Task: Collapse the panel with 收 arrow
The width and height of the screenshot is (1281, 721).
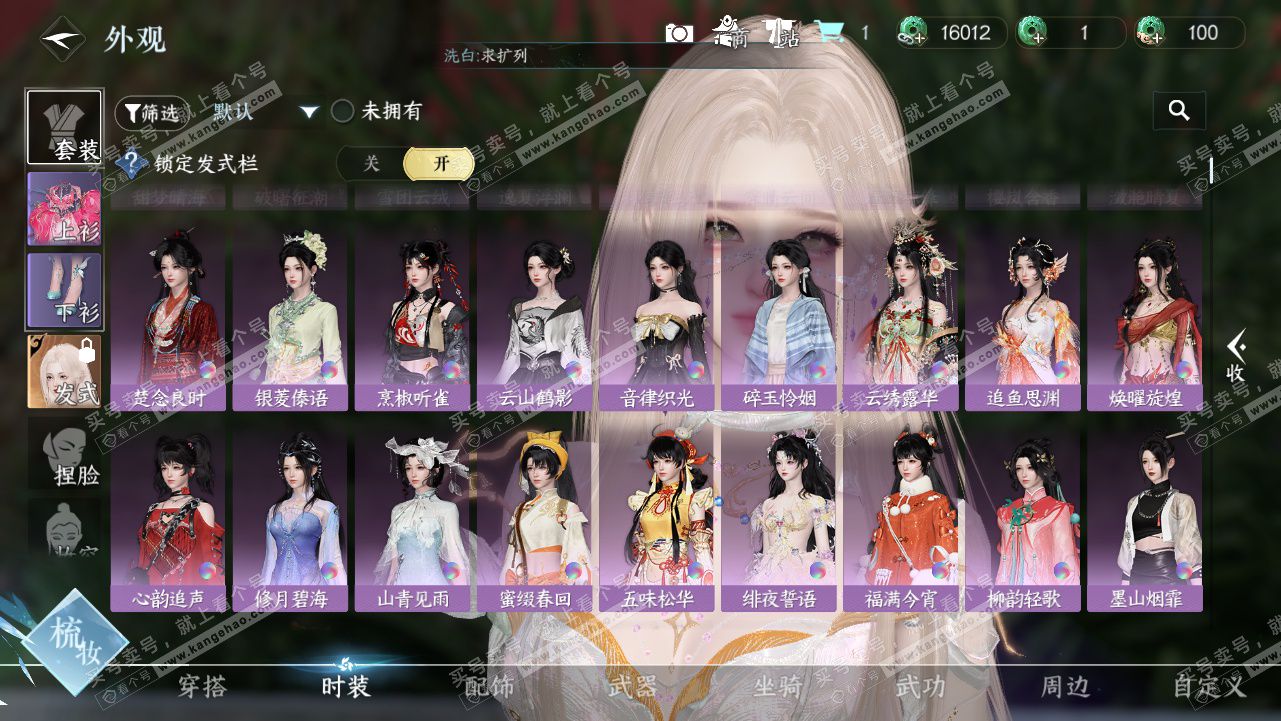Action: pos(1236,356)
